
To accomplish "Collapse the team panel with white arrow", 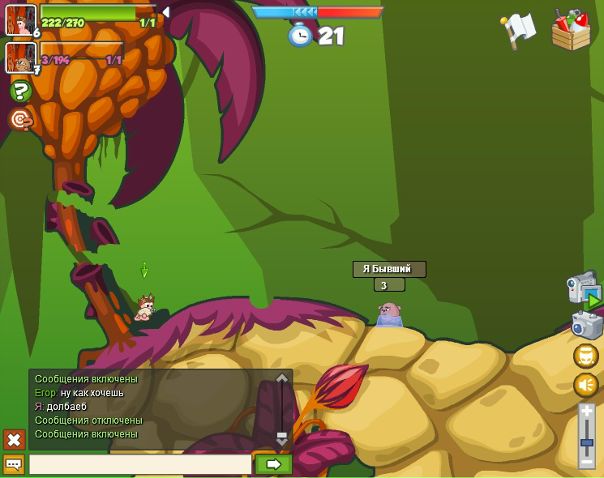I will coord(166,12).
